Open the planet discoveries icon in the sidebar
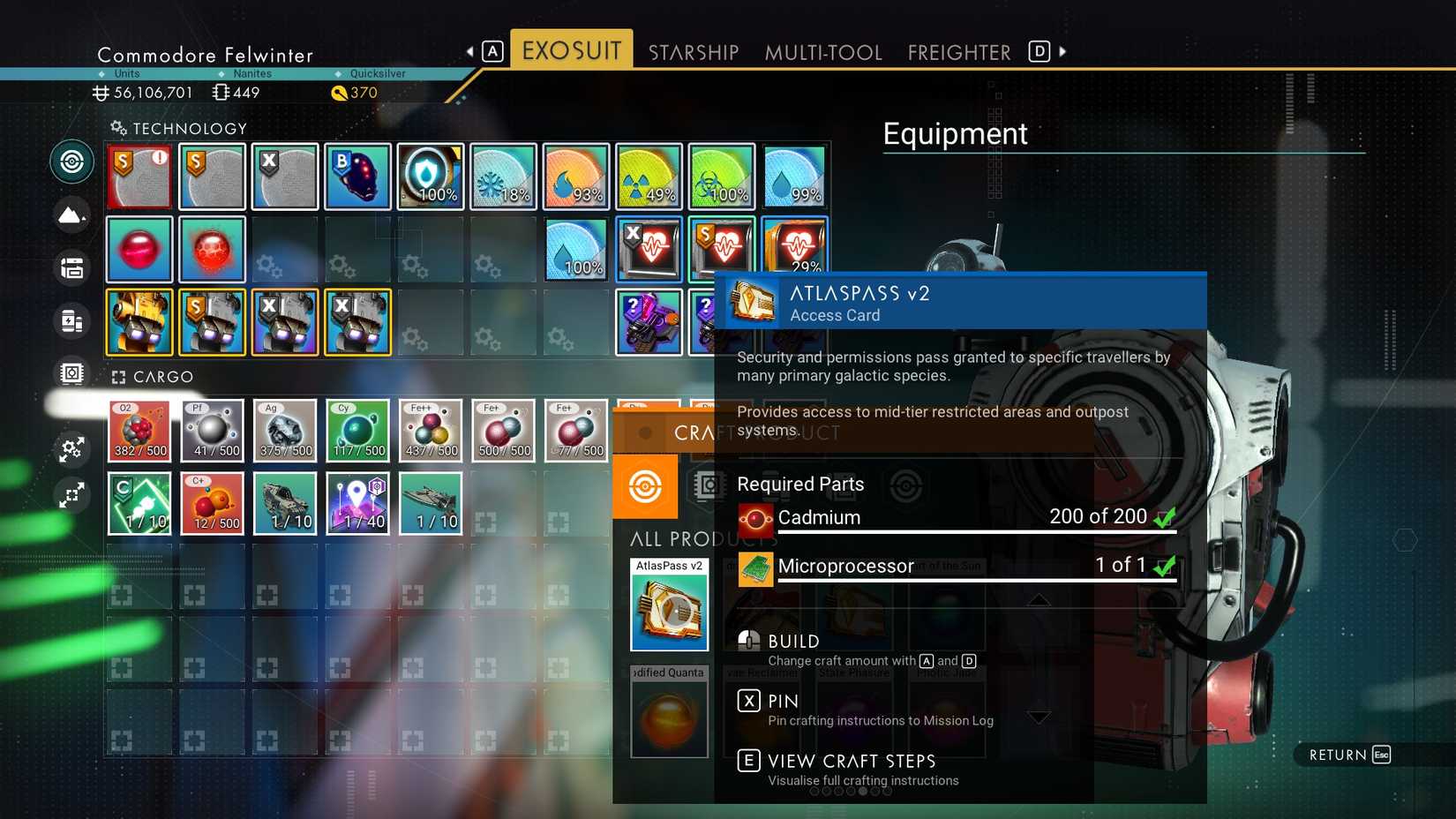1456x819 pixels. tap(71, 214)
